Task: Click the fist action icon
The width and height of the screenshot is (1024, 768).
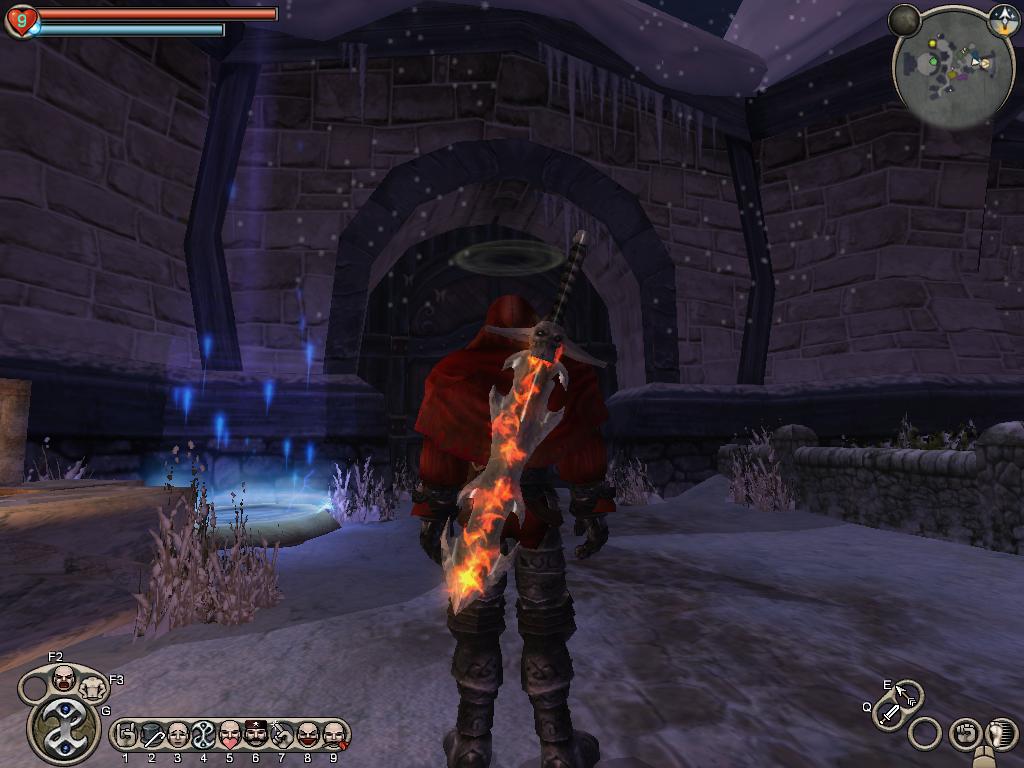Action: click(x=964, y=735)
